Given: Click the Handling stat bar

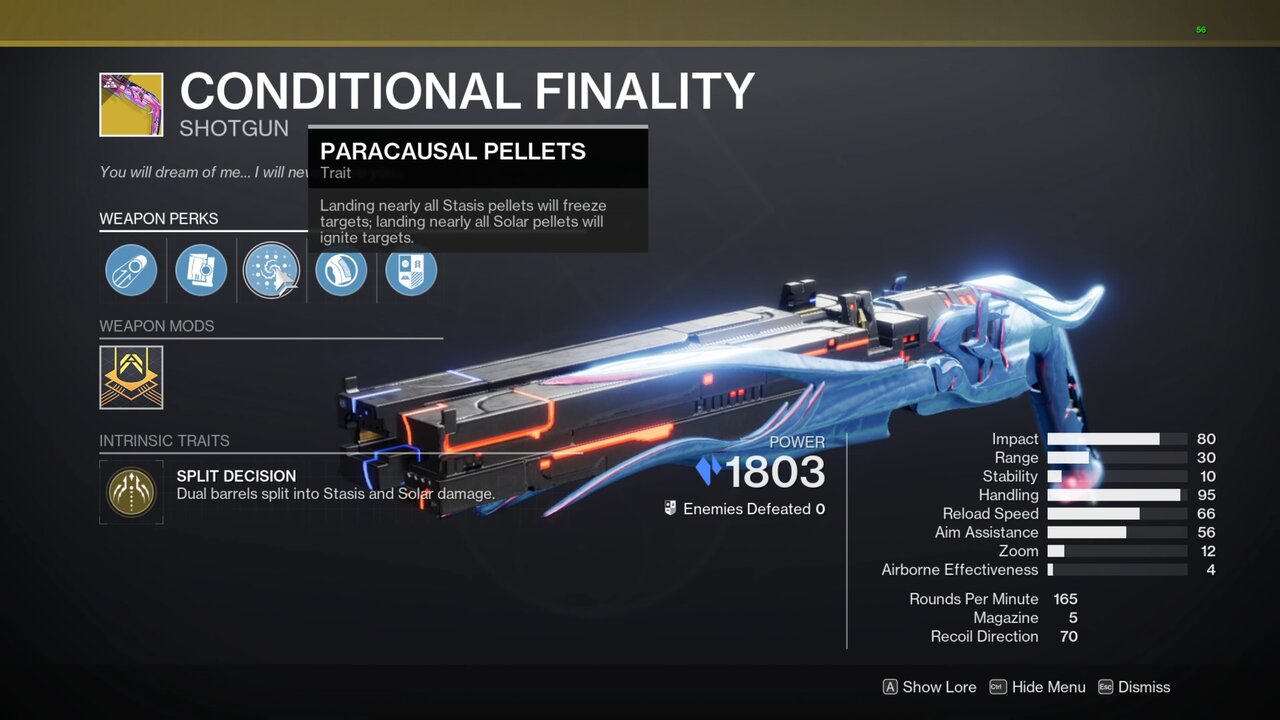Looking at the screenshot, I should 1115,494.
